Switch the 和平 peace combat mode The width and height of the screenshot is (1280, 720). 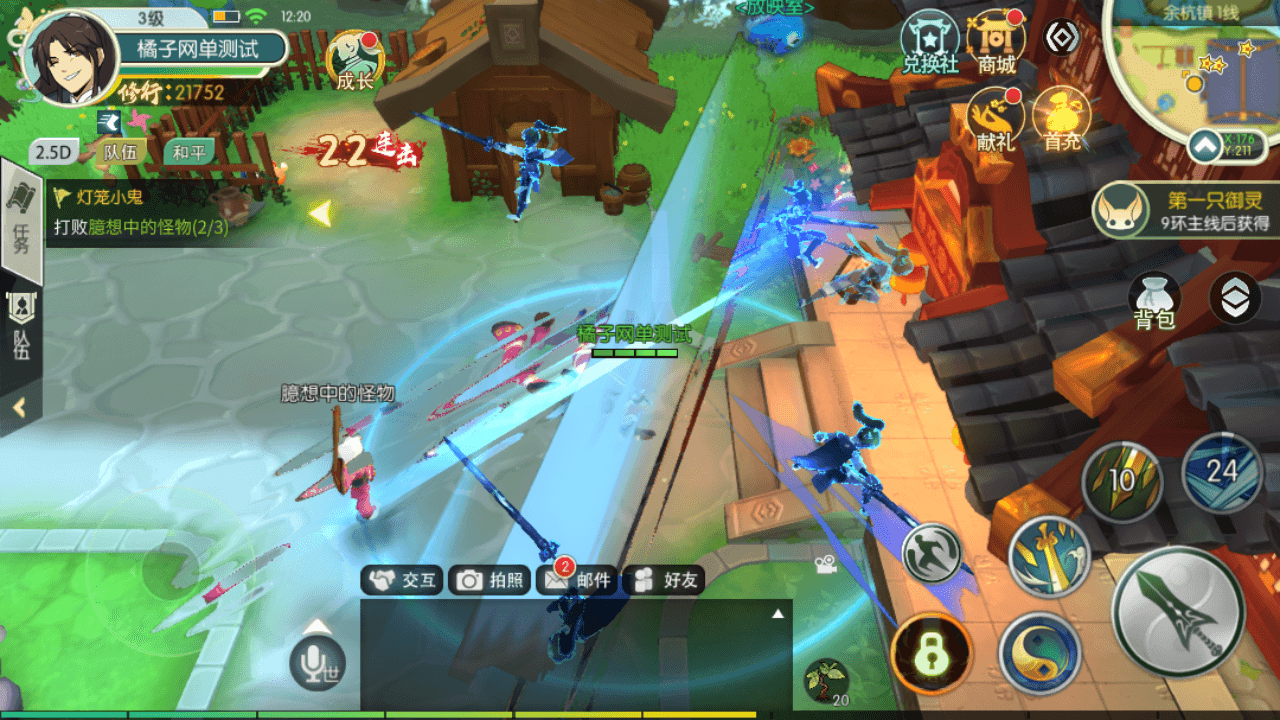coord(189,152)
